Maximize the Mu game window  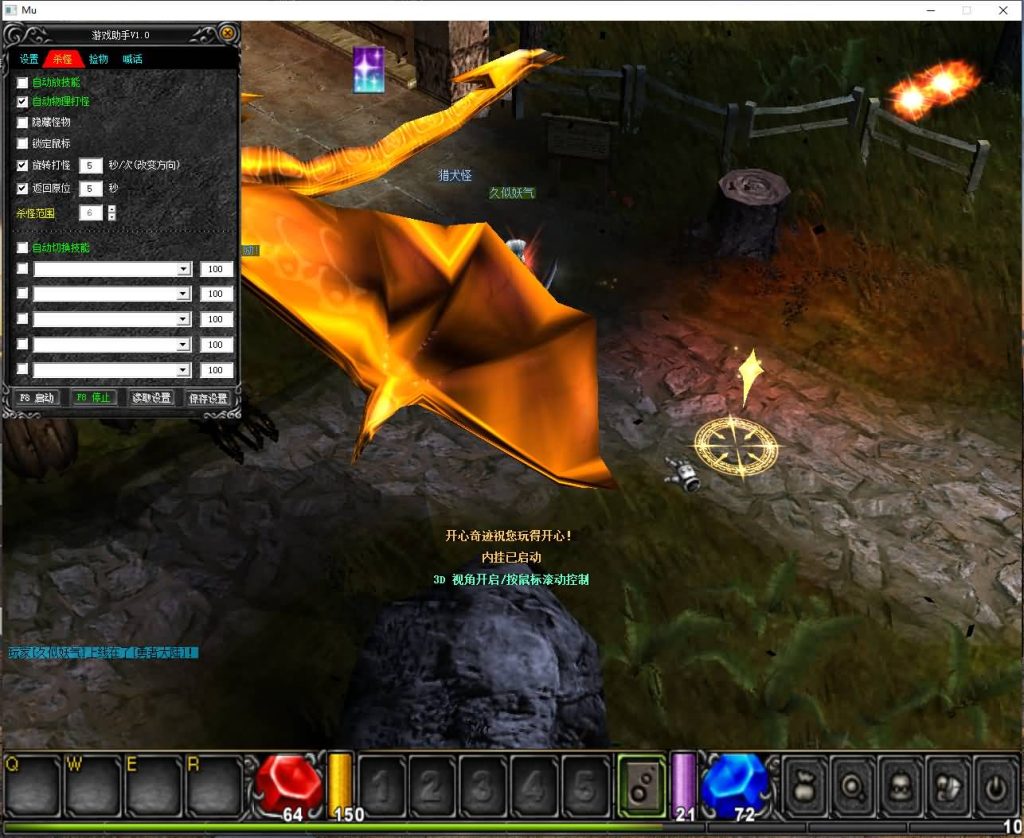coord(967,10)
